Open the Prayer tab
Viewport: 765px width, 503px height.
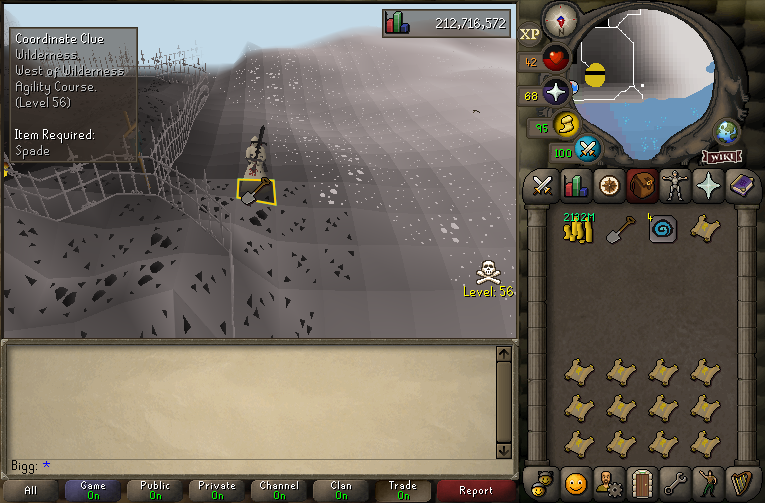707,186
